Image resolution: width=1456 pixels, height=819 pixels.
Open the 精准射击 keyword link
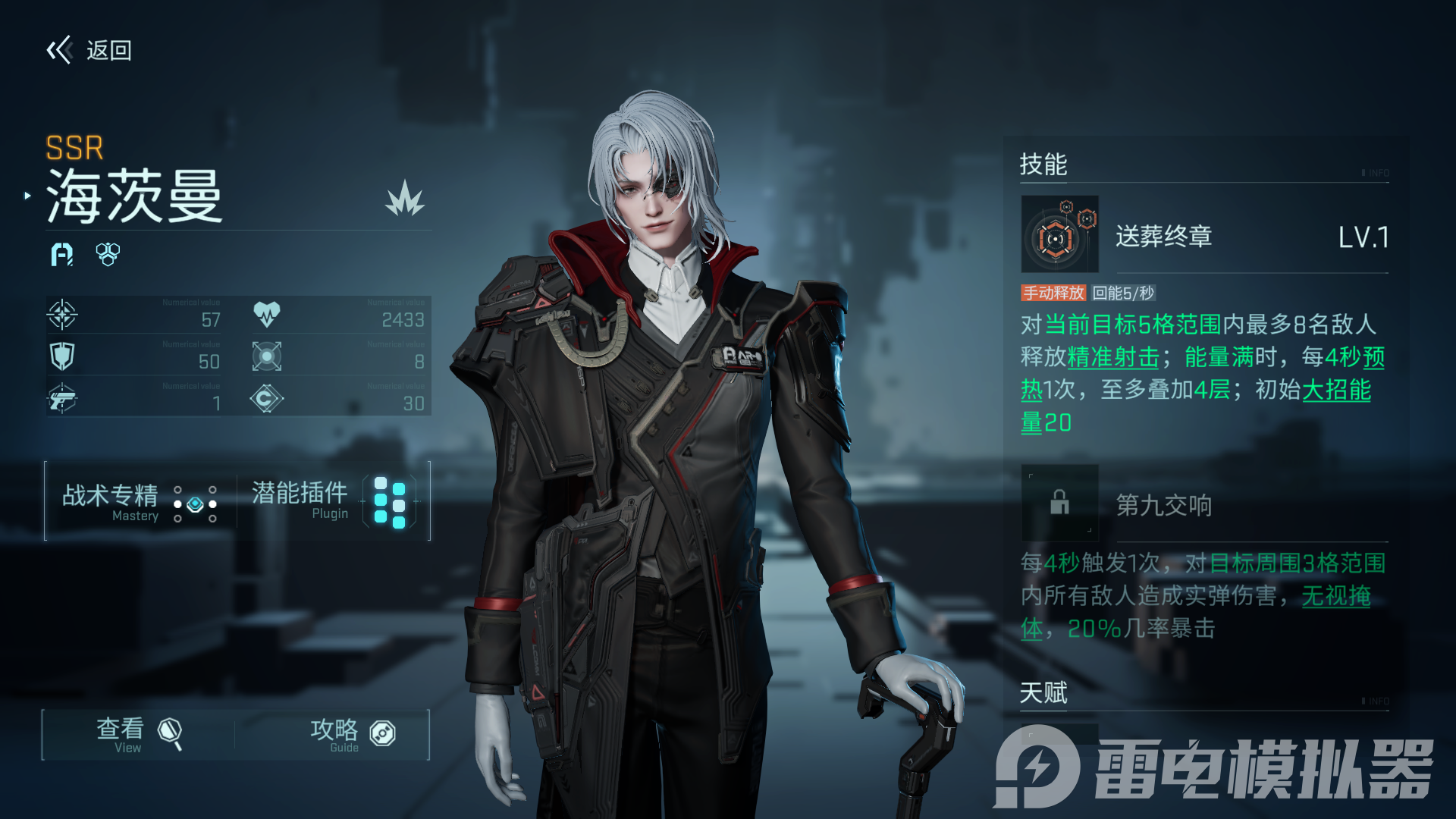tap(1112, 357)
